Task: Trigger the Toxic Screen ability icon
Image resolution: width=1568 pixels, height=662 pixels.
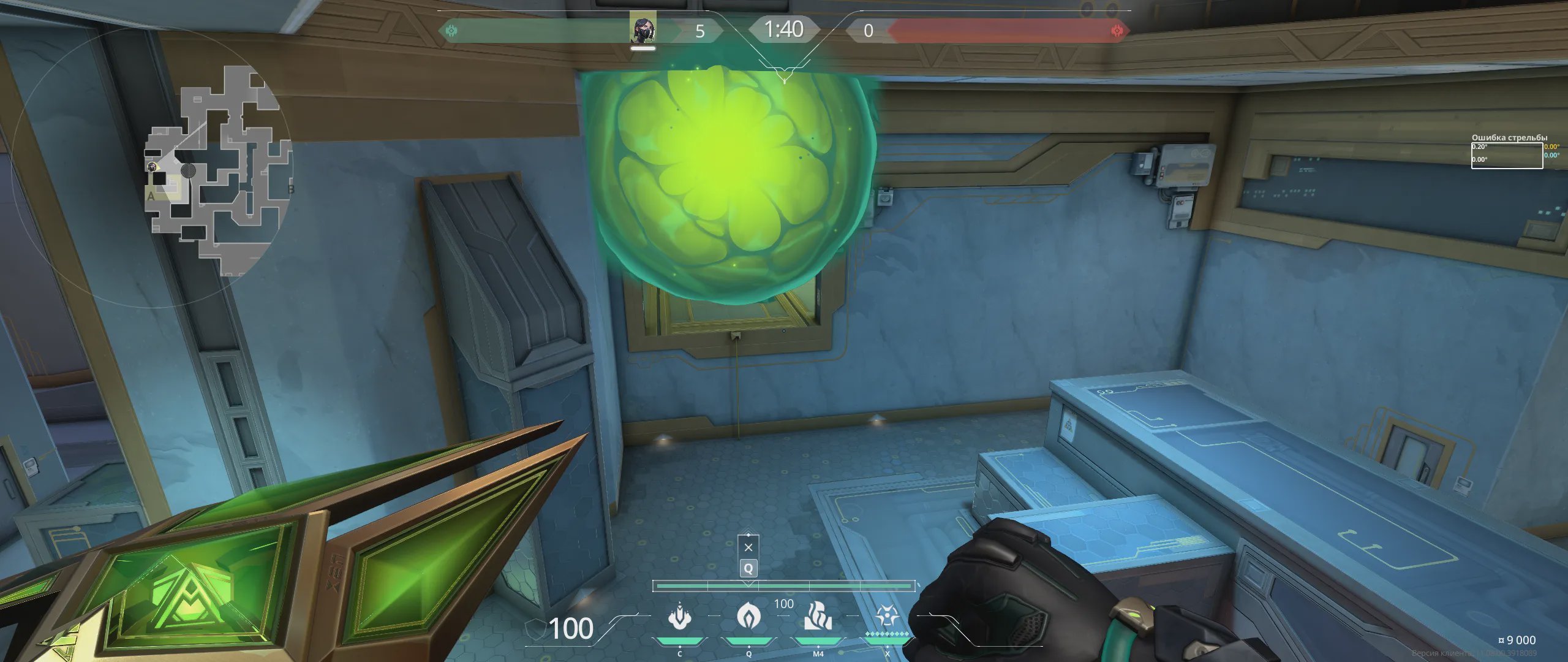Action: pos(818,617)
